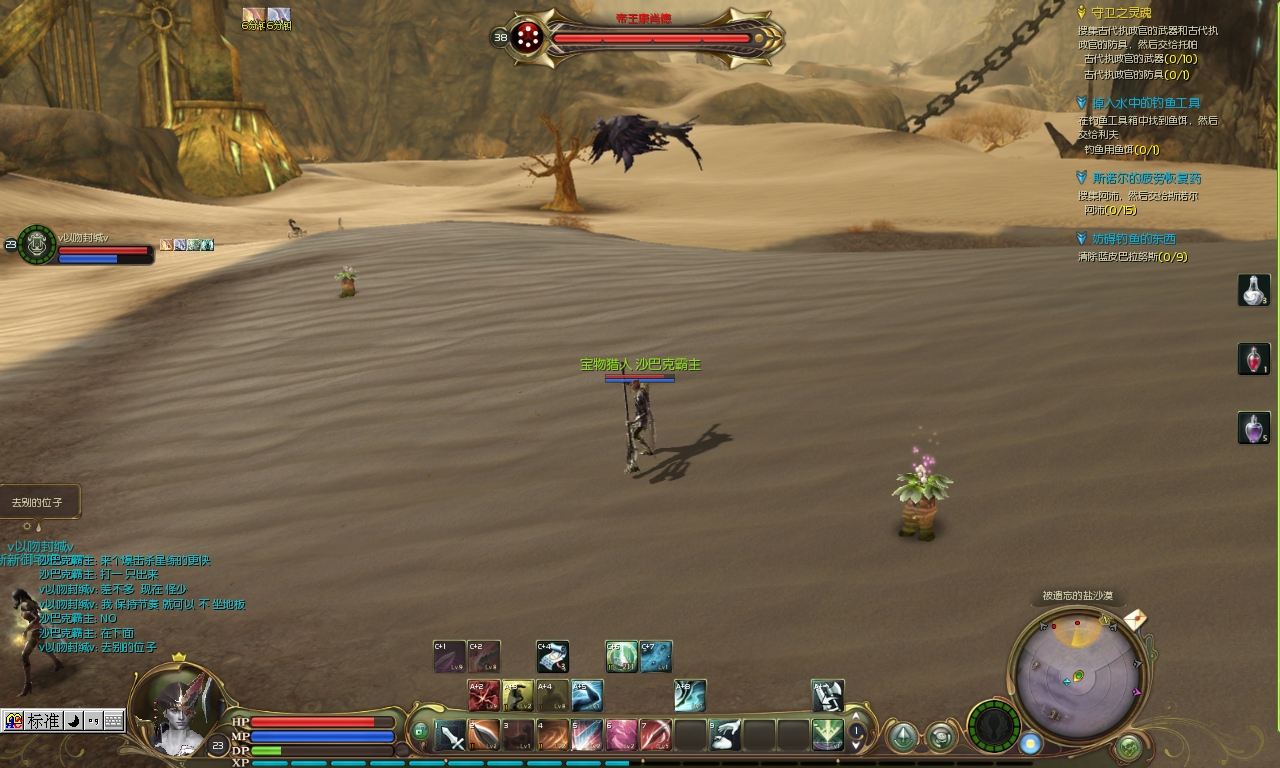Activate the pink skill in hotbar slot 6
The width and height of the screenshot is (1280, 768).
(621, 736)
